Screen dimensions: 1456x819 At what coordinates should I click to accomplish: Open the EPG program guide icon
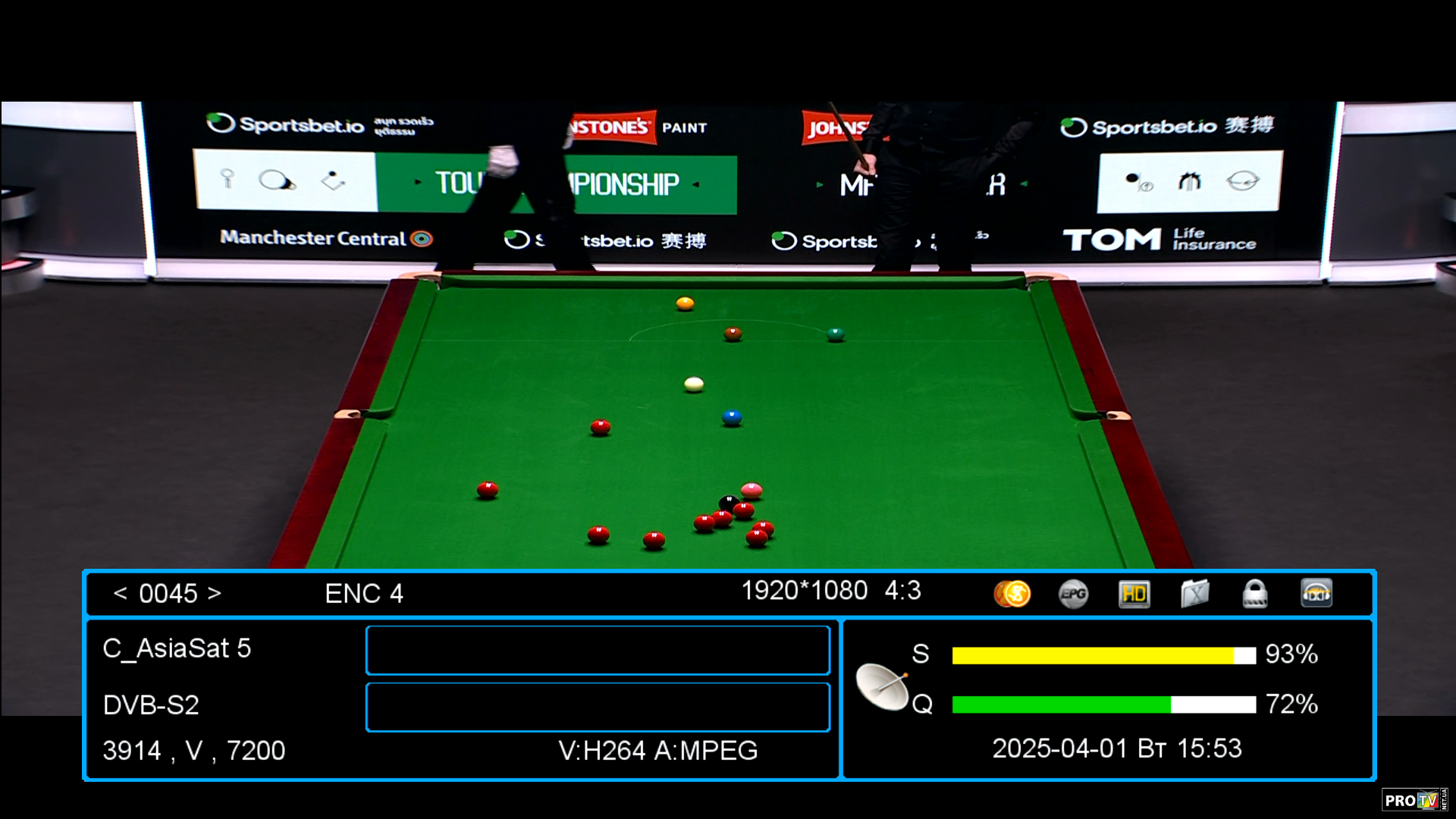tap(1073, 594)
